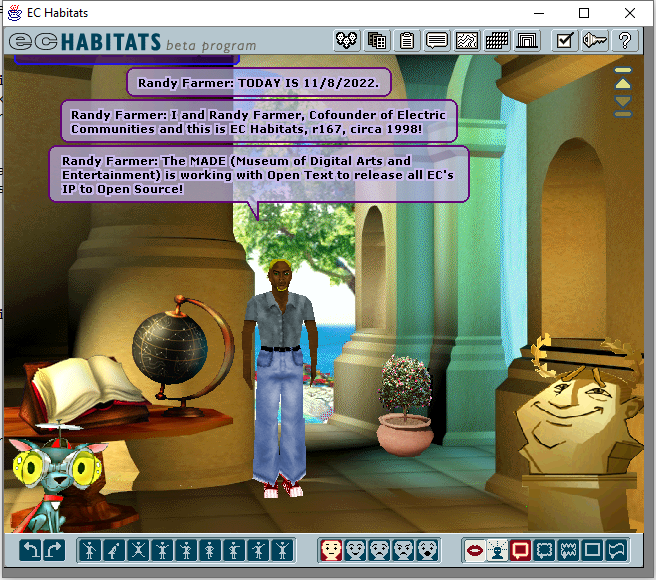This screenshot has height=580, width=656.
Task: Choose the red speech bubble style
Action: point(521,549)
